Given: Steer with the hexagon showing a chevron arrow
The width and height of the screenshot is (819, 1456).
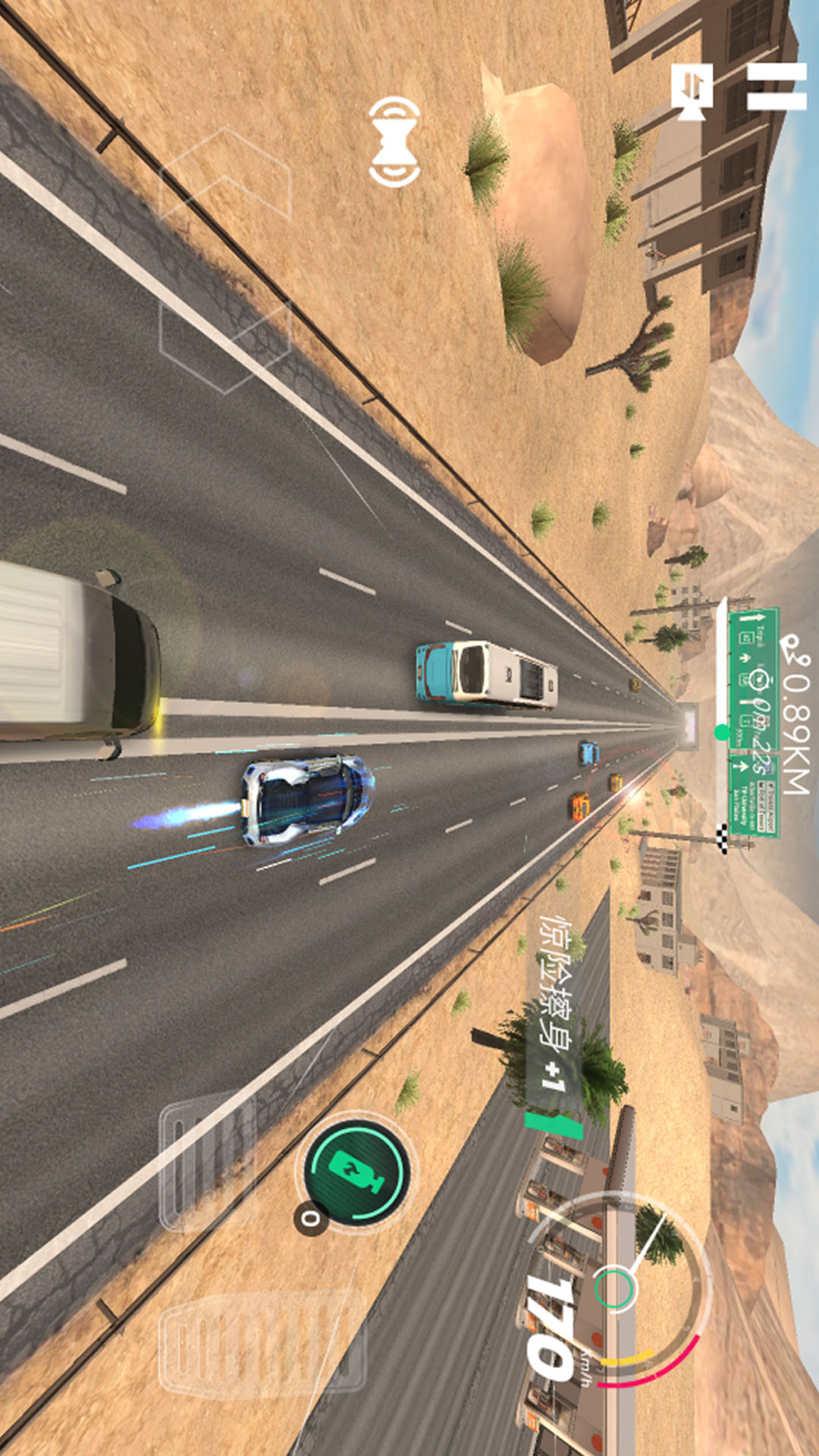Looking at the screenshot, I should 226,176.
